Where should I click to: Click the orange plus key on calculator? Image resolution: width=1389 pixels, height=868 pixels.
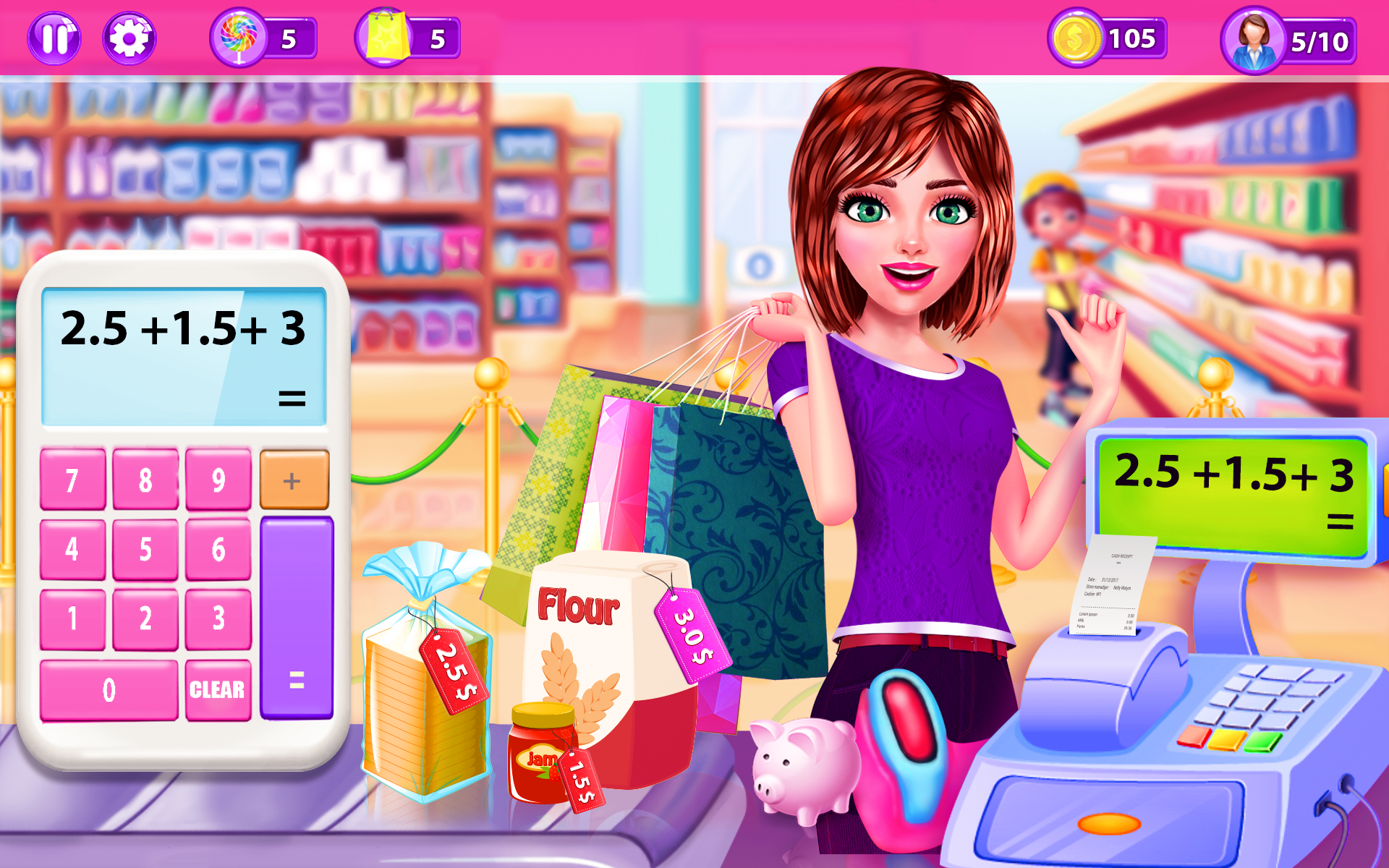[294, 480]
